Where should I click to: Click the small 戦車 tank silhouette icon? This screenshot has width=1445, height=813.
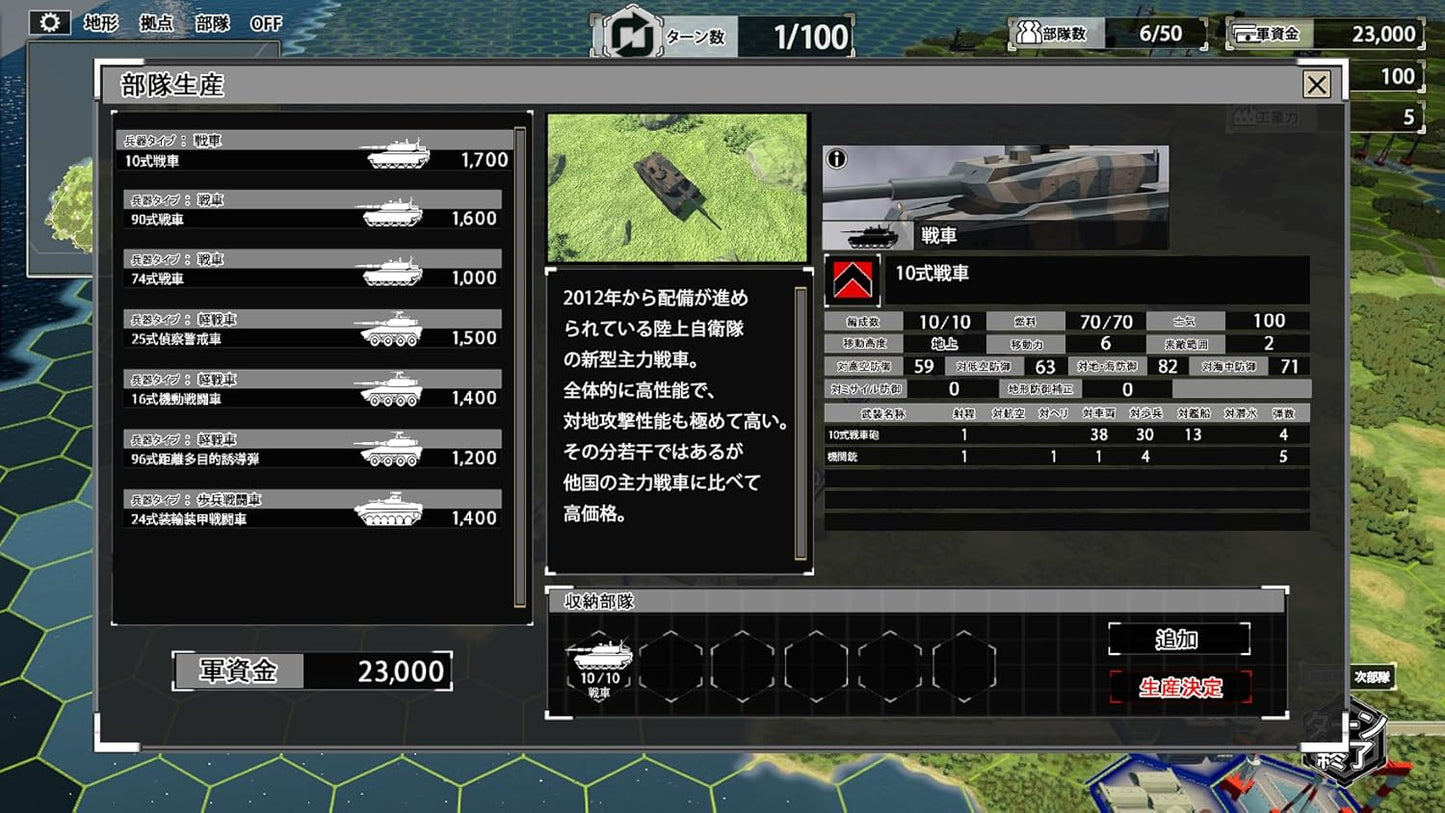tap(874, 234)
